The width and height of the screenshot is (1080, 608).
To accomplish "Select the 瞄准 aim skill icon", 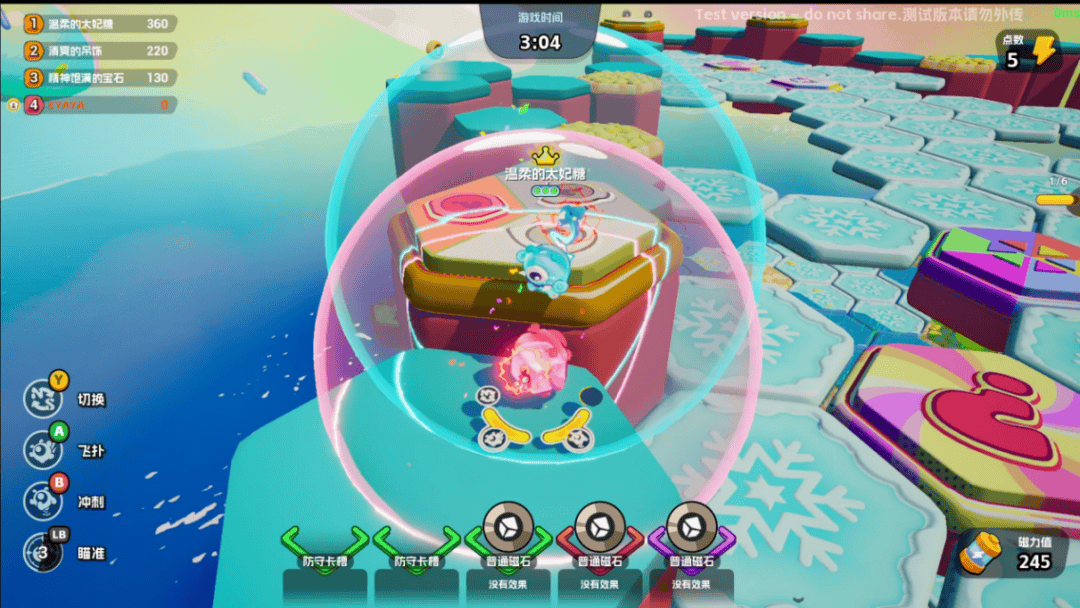I will (x=43, y=552).
